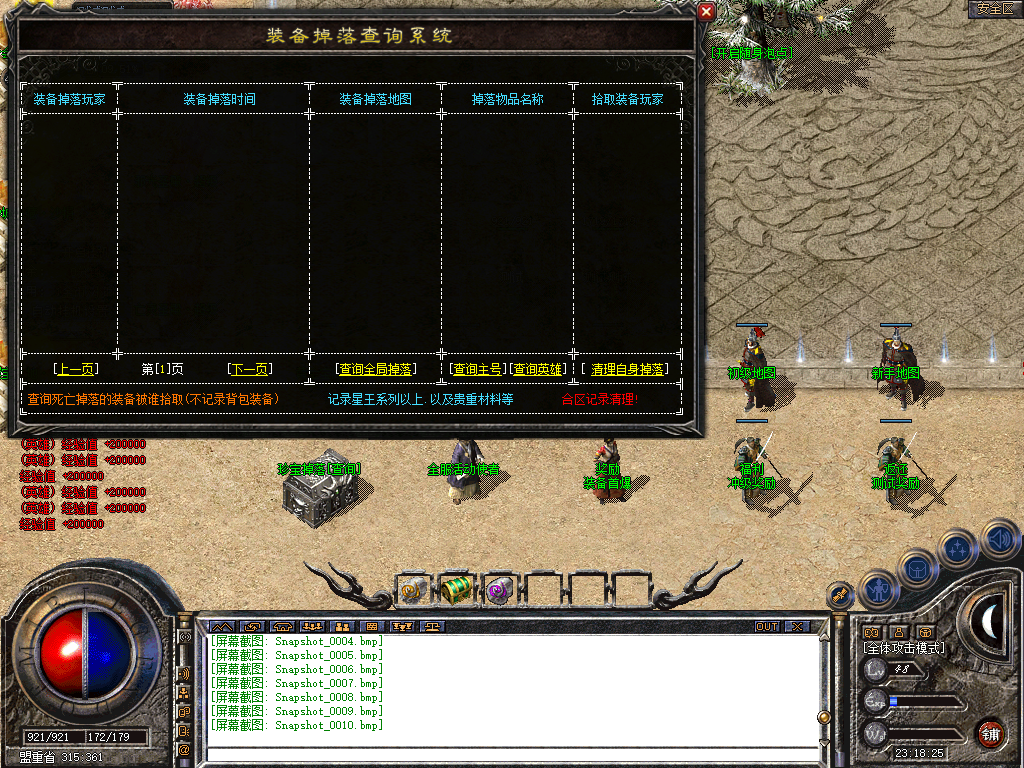The height and width of the screenshot is (768, 1024).
Task: Open the red 铺 shop button
Action: [990, 733]
